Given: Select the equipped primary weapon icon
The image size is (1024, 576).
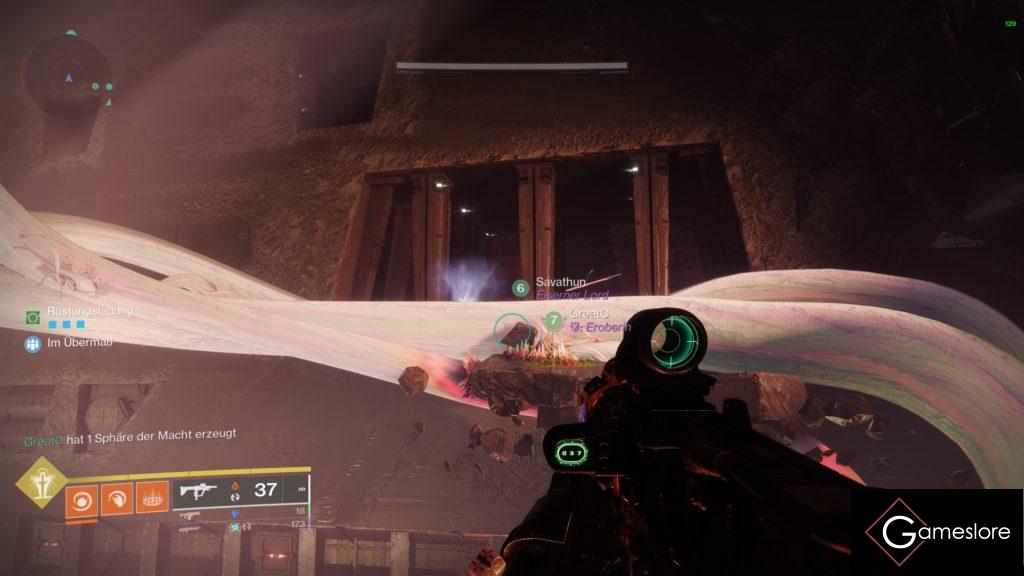Looking at the screenshot, I should click(x=198, y=490).
